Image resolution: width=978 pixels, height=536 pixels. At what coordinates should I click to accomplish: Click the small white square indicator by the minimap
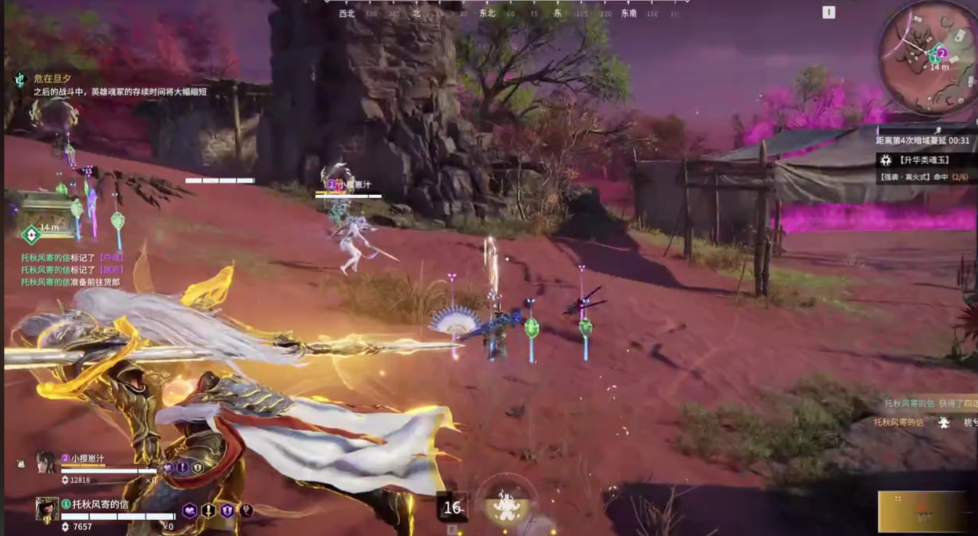(x=828, y=13)
